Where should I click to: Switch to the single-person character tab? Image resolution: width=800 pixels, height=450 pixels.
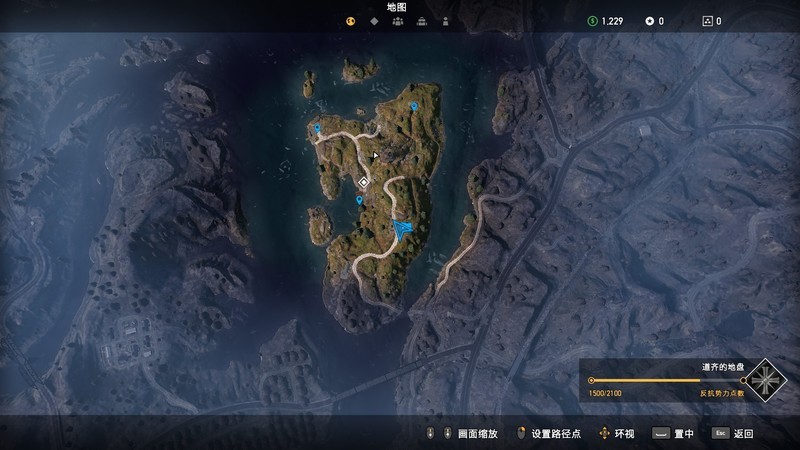coord(445,20)
